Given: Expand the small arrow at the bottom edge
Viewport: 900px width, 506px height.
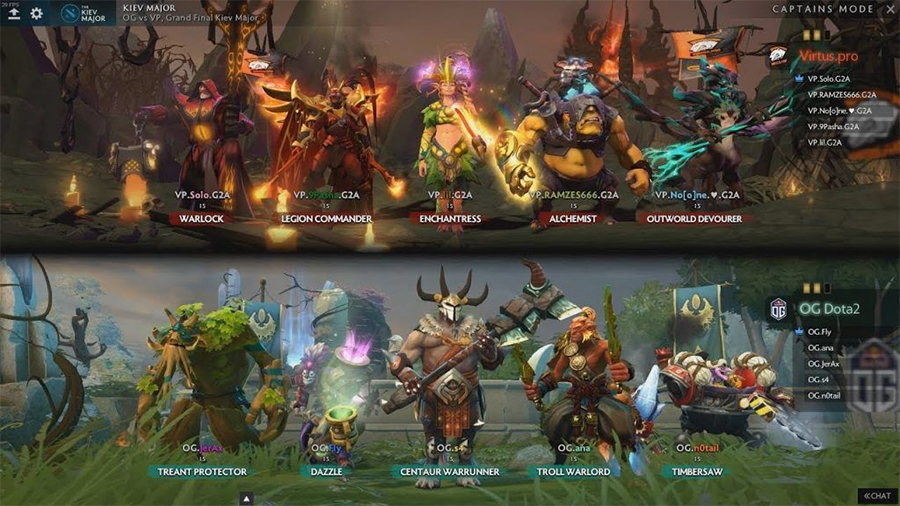Looking at the screenshot, I should (247, 498).
